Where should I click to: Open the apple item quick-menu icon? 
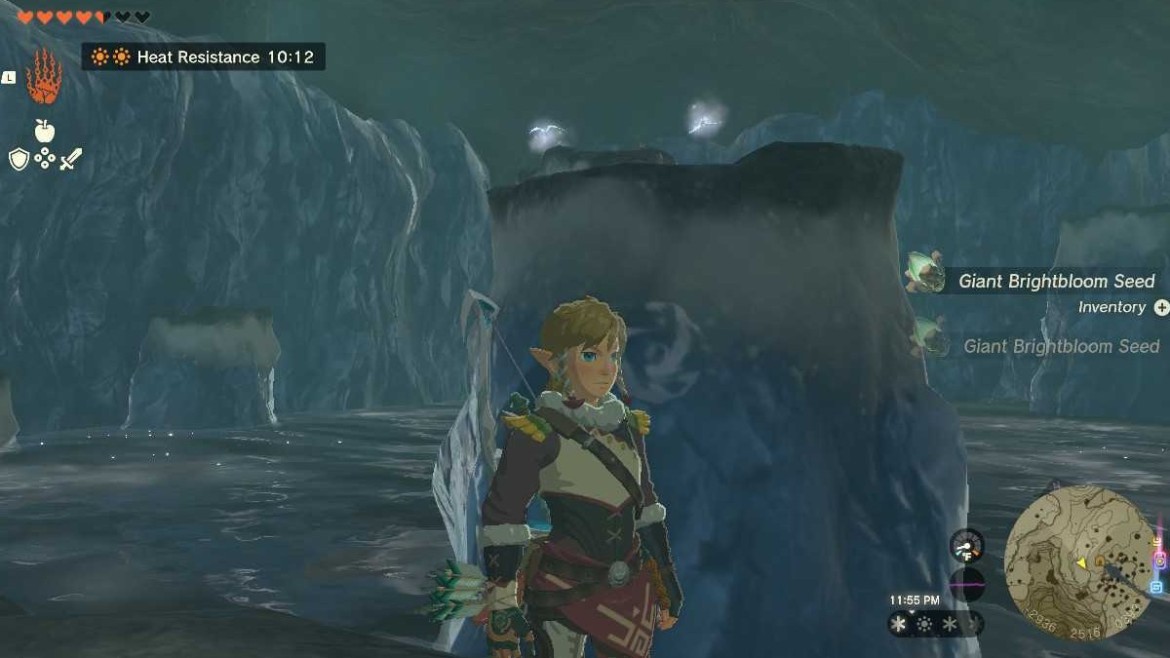click(44, 131)
